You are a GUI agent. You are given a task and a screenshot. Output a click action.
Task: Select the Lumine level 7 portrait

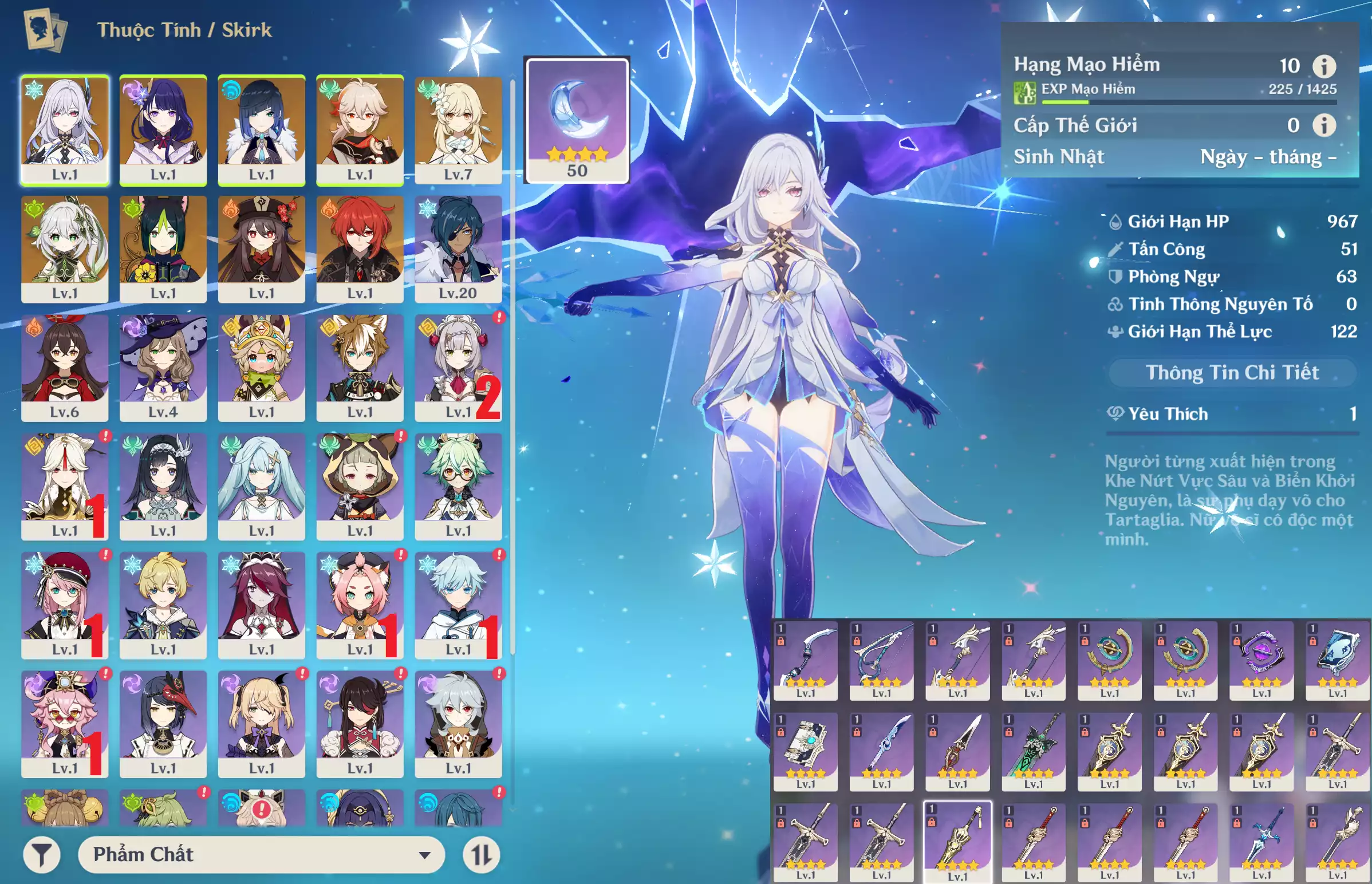[458, 130]
